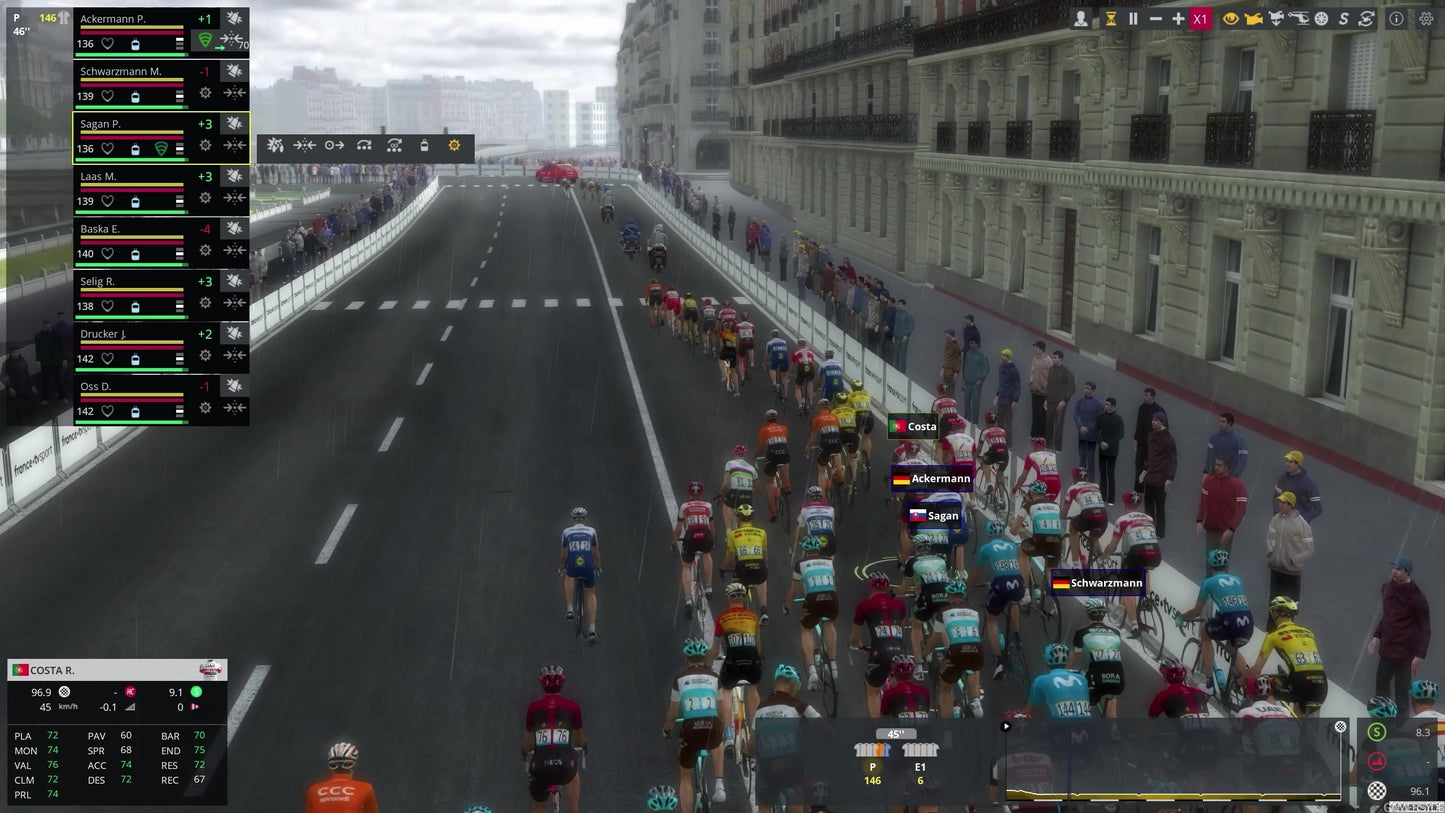The image size is (1445, 813).
Task: Switch to the helicopter camera view
Action: click(1301, 18)
